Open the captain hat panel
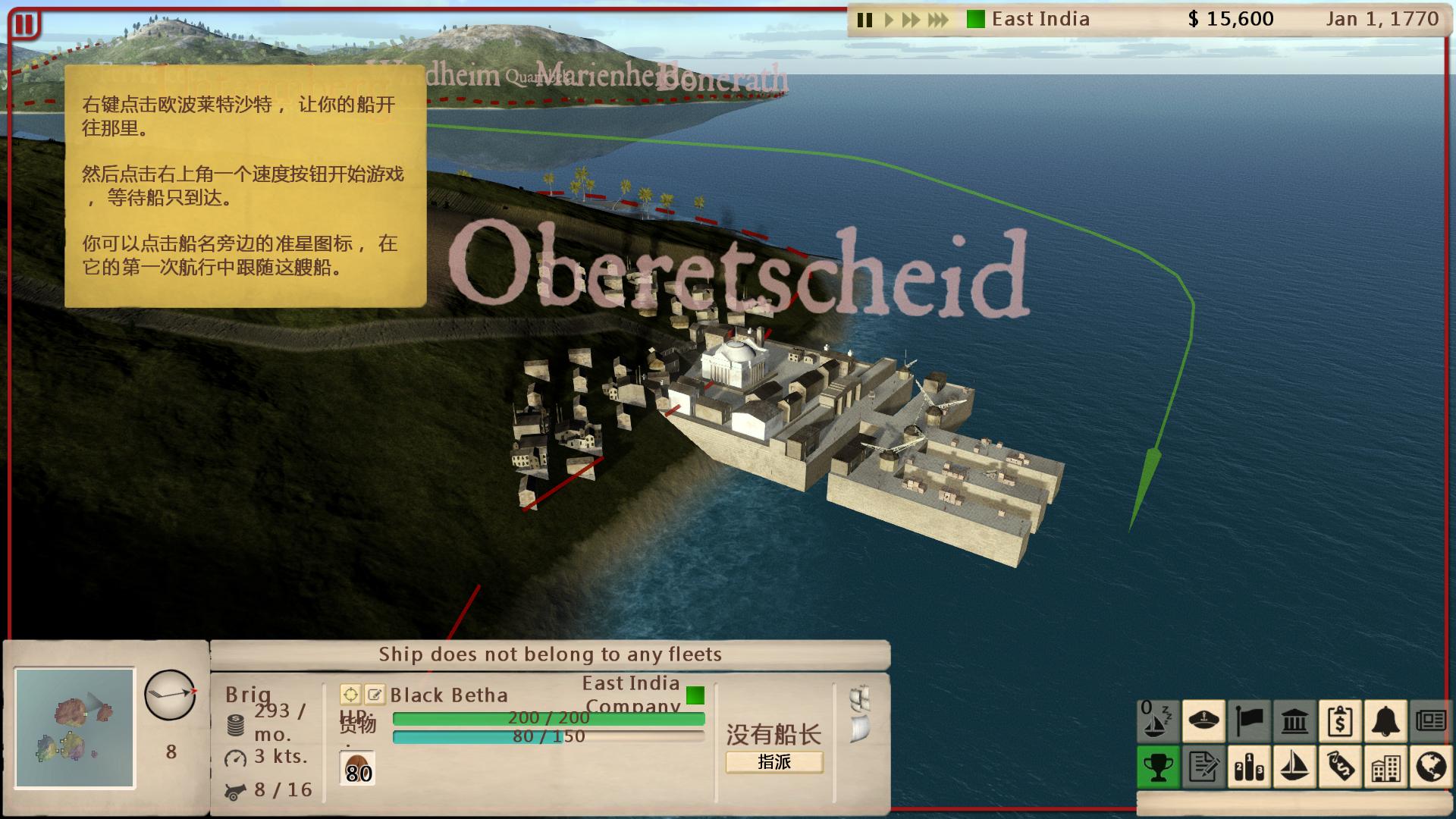 pyautogui.click(x=1203, y=720)
